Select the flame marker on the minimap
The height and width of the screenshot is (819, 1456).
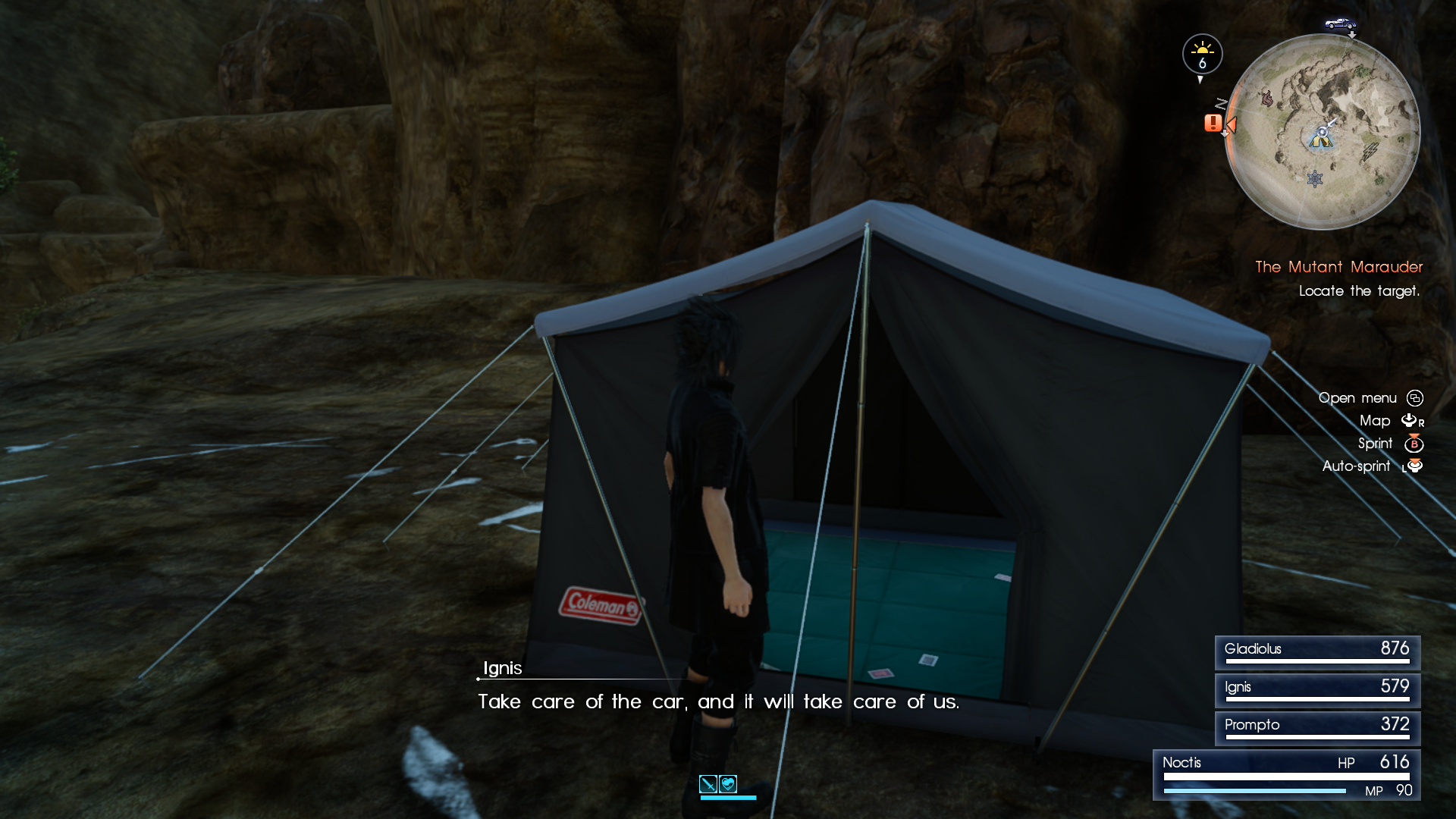pos(1266,99)
